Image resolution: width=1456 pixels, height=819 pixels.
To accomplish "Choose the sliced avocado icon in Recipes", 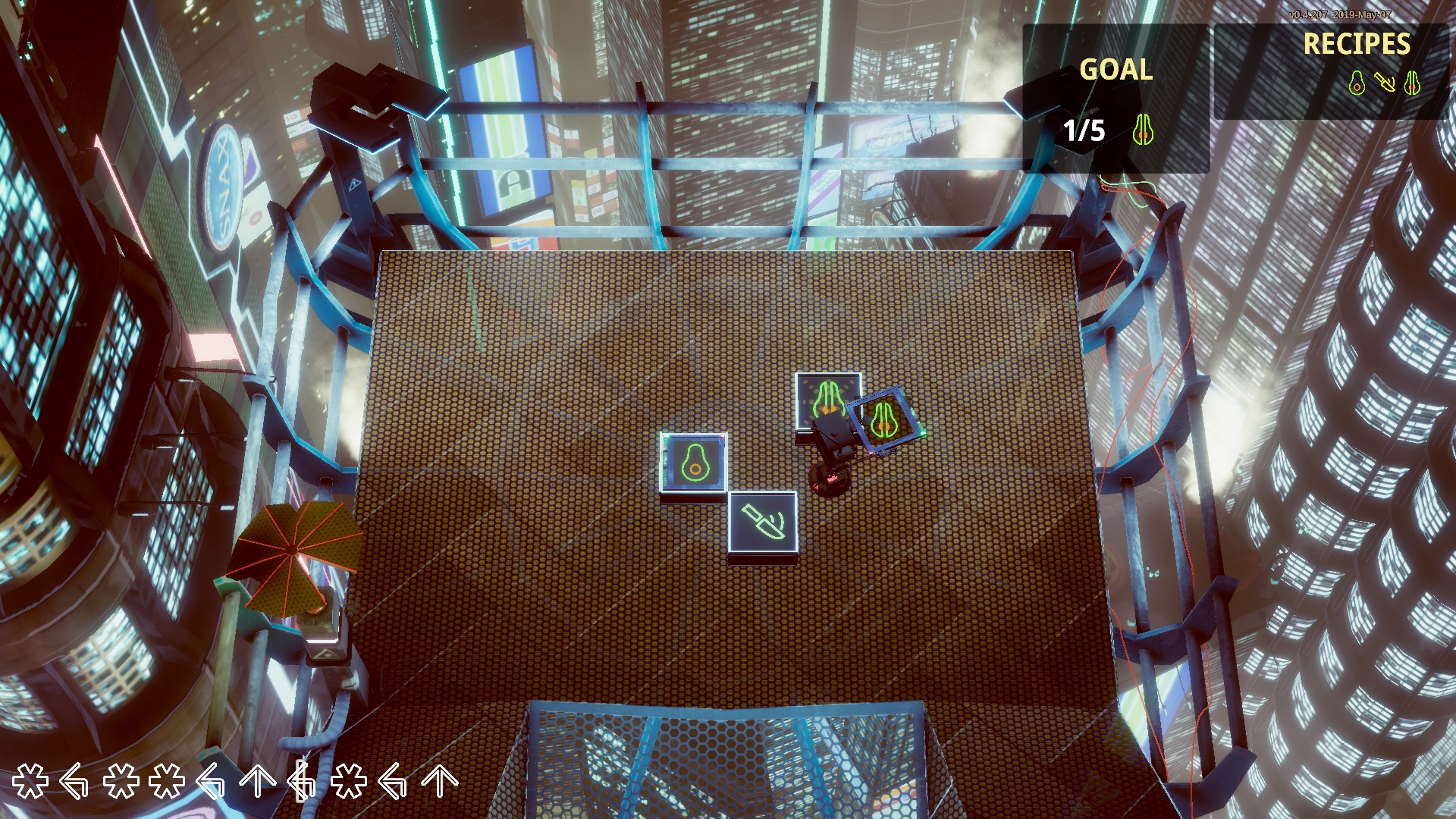I will [1411, 83].
